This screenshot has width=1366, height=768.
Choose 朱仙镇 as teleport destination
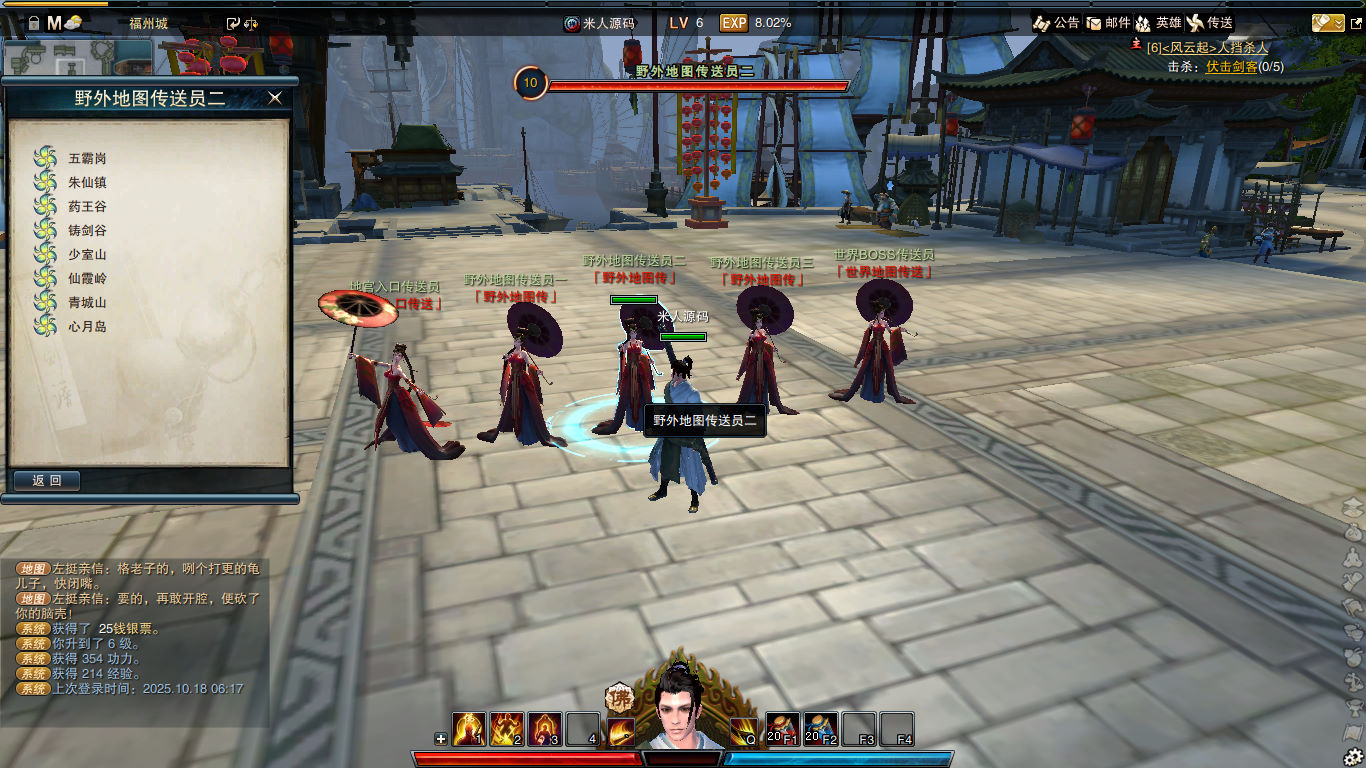pos(87,182)
